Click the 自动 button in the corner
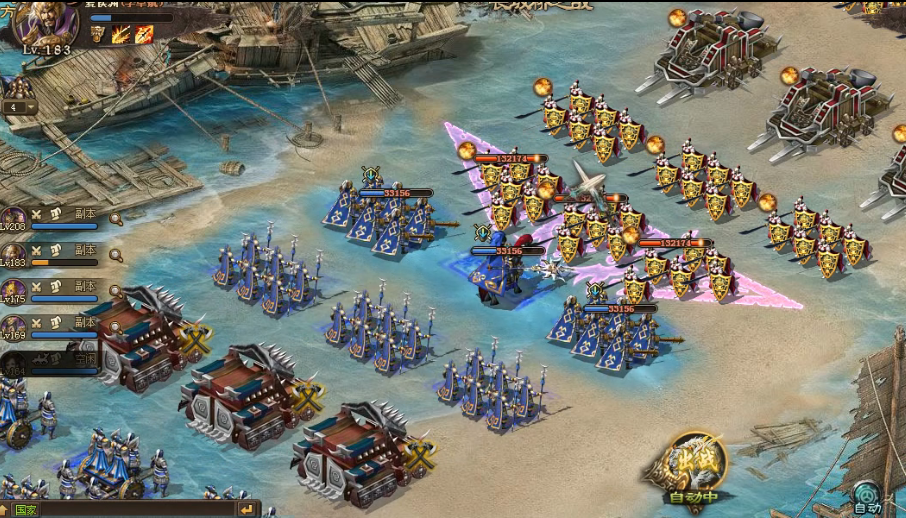The height and width of the screenshot is (518, 906). click(867, 497)
